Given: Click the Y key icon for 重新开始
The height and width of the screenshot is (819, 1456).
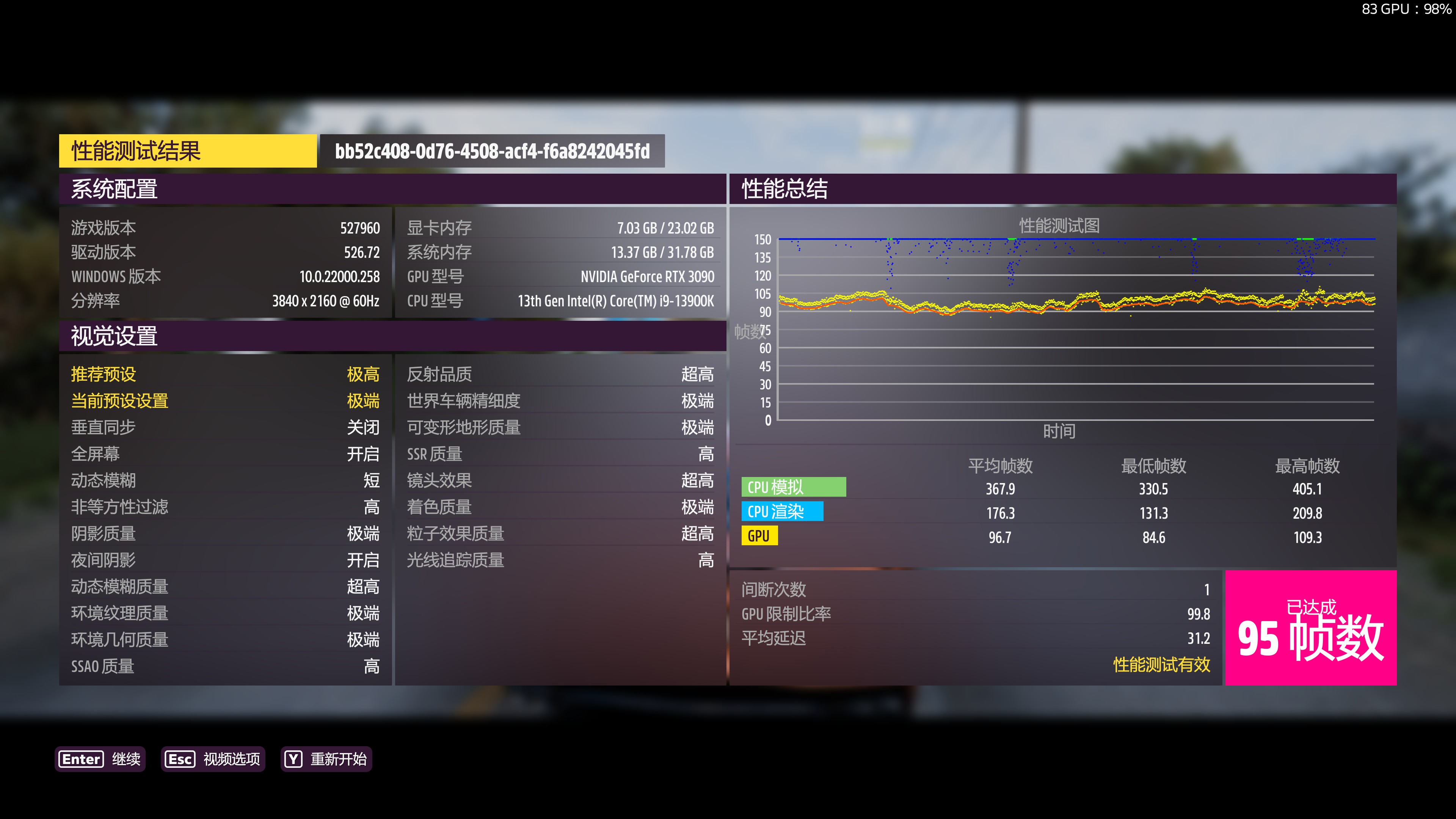Looking at the screenshot, I should [293, 759].
